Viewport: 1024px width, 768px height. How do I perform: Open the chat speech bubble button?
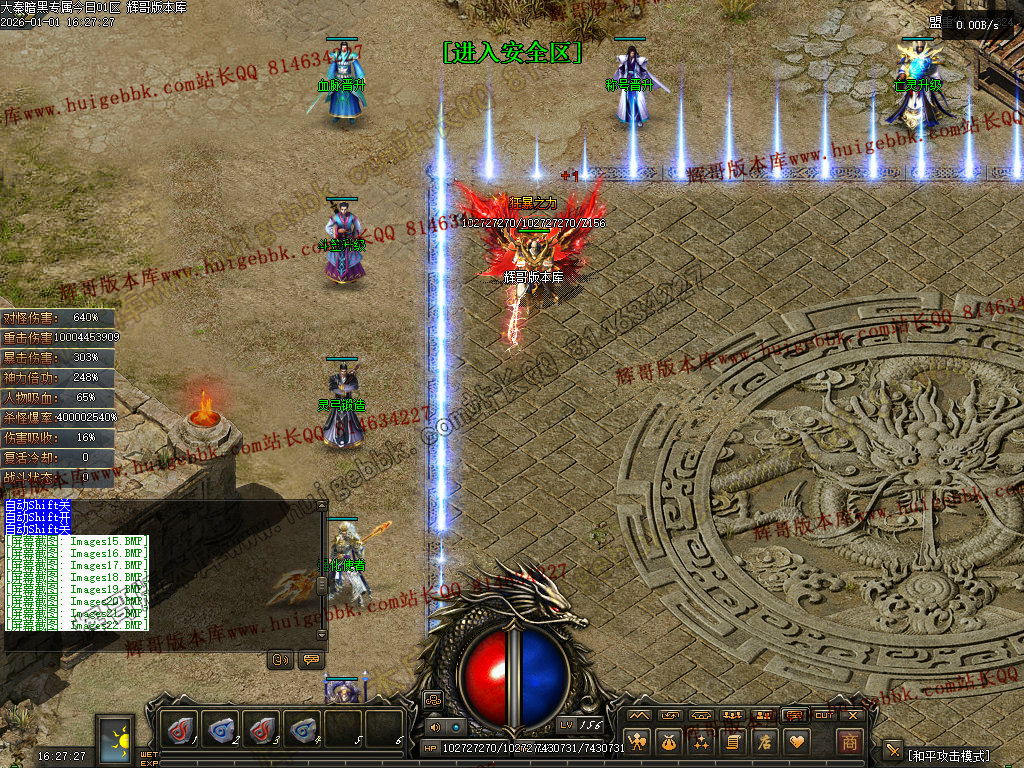tap(311, 660)
